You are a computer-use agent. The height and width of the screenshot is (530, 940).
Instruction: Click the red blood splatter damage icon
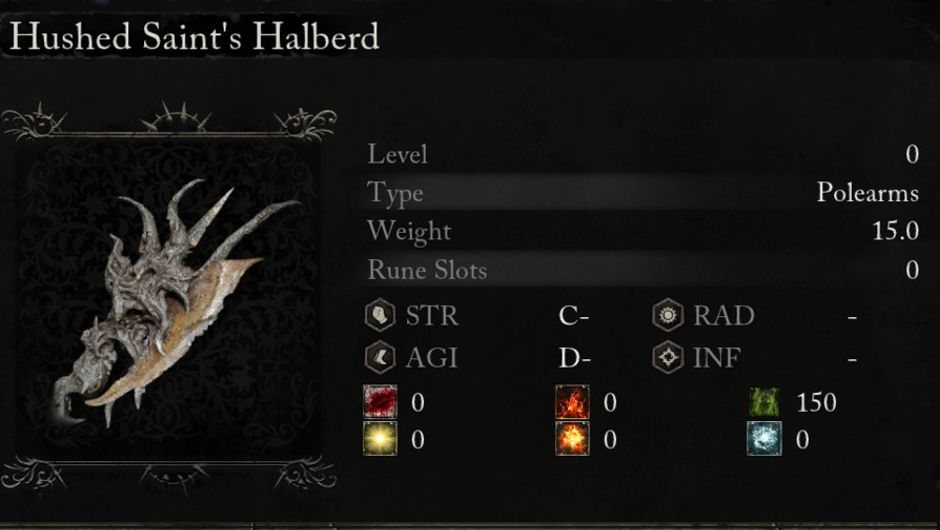(x=380, y=404)
